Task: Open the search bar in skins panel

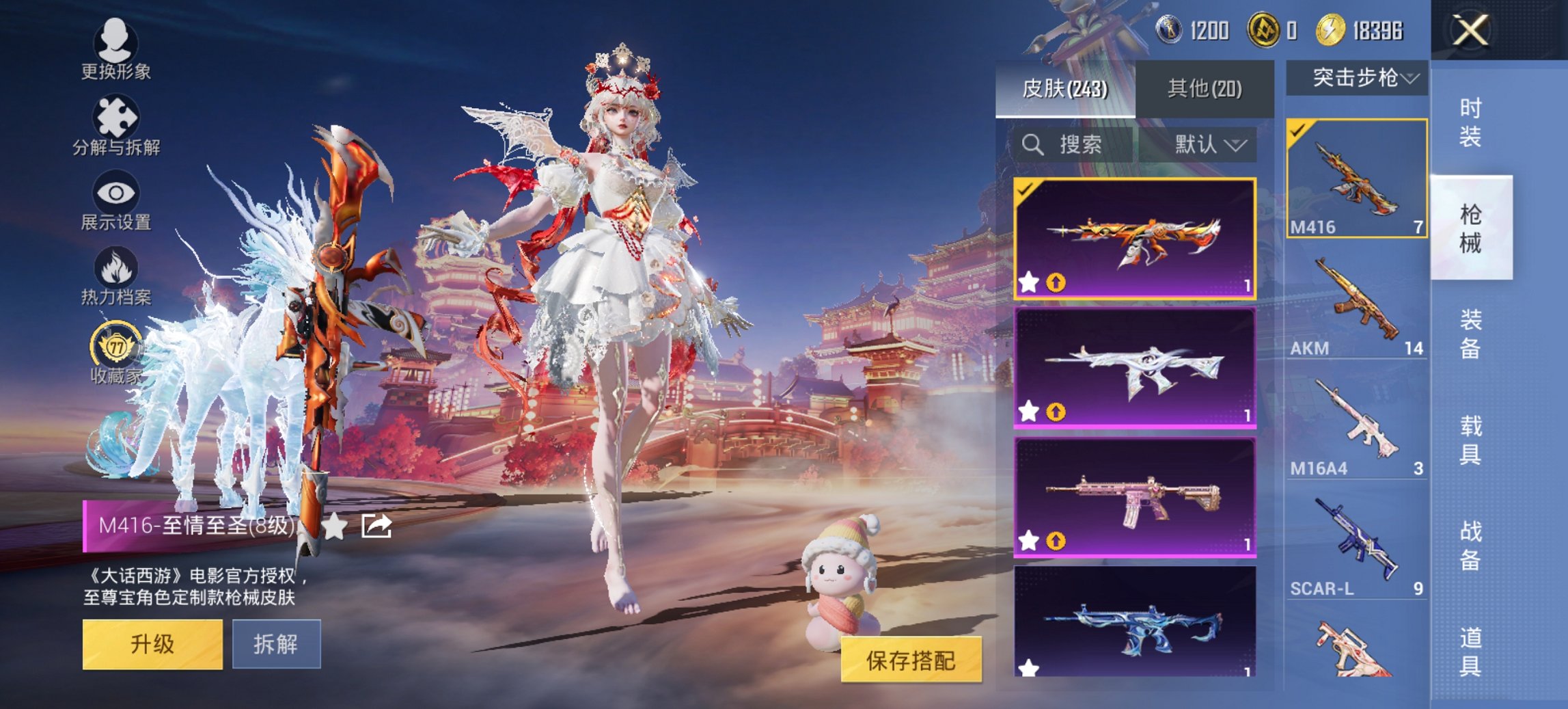Action: click(1066, 145)
